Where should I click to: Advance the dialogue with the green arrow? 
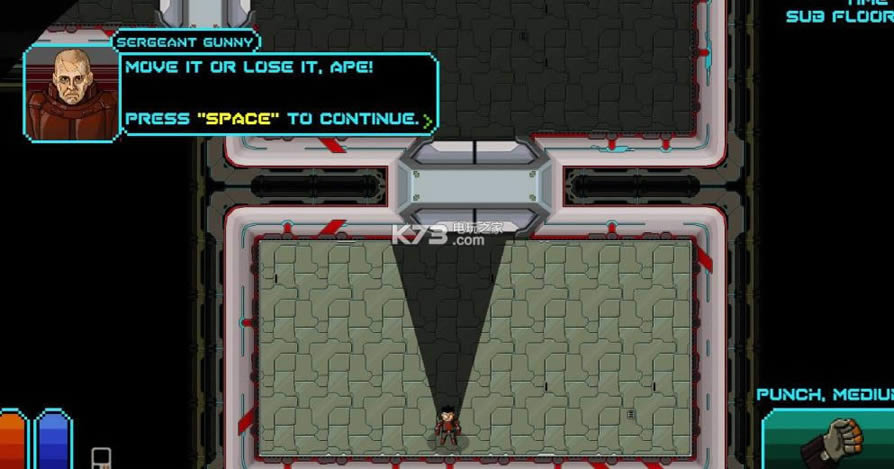[x=428, y=121]
